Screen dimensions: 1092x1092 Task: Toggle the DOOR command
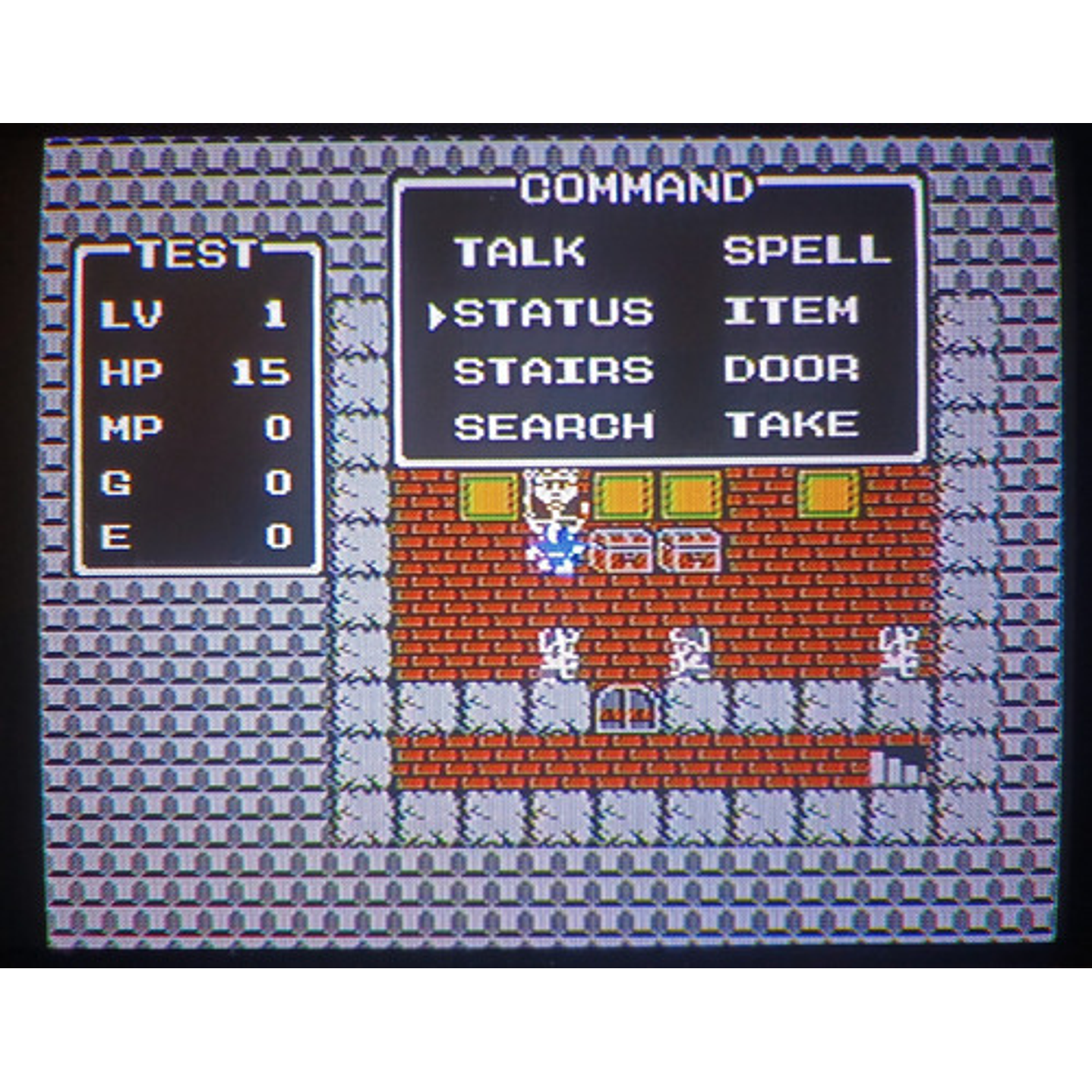coord(792,369)
